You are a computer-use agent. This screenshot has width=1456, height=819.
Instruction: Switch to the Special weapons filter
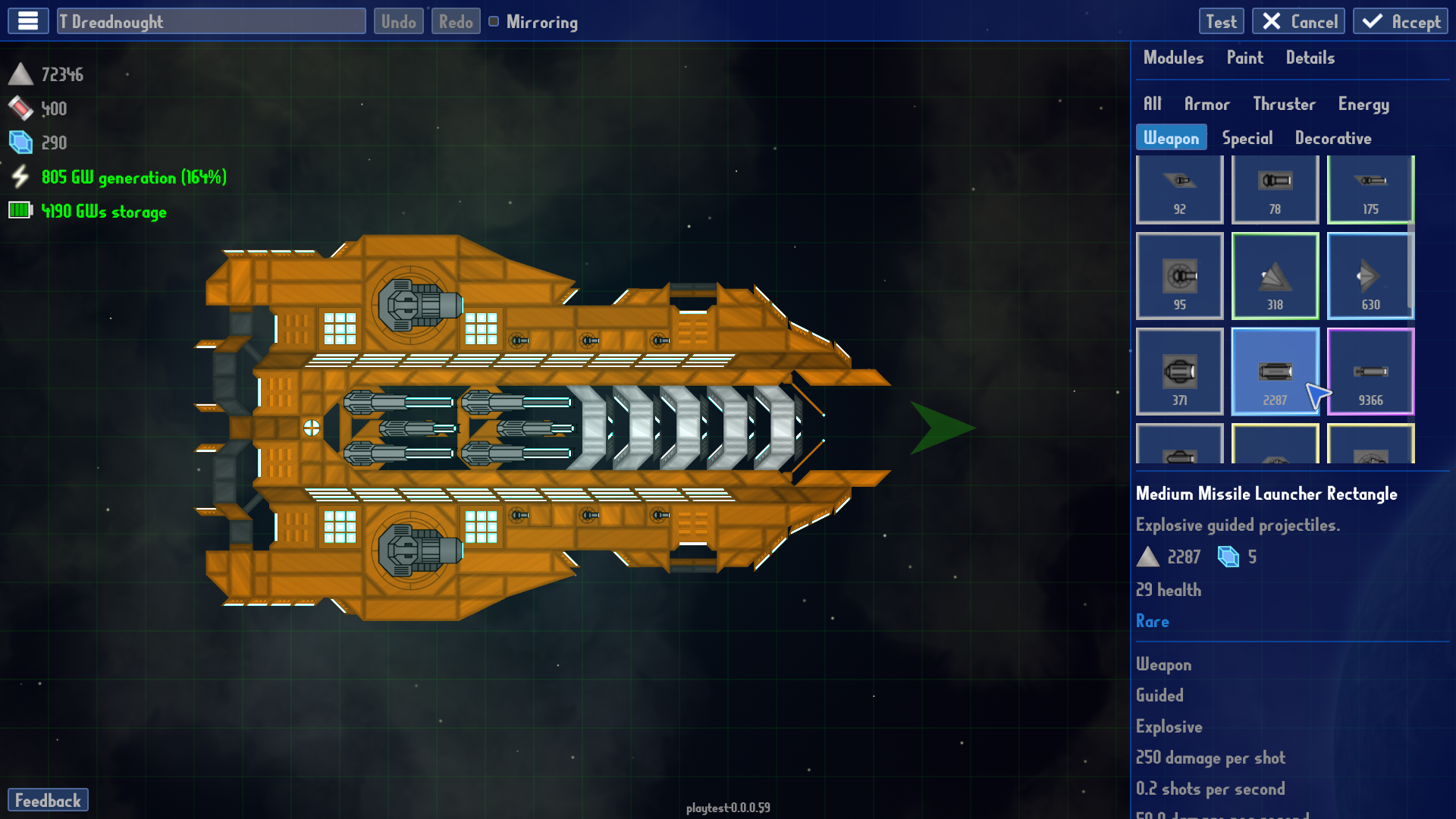click(1247, 137)
